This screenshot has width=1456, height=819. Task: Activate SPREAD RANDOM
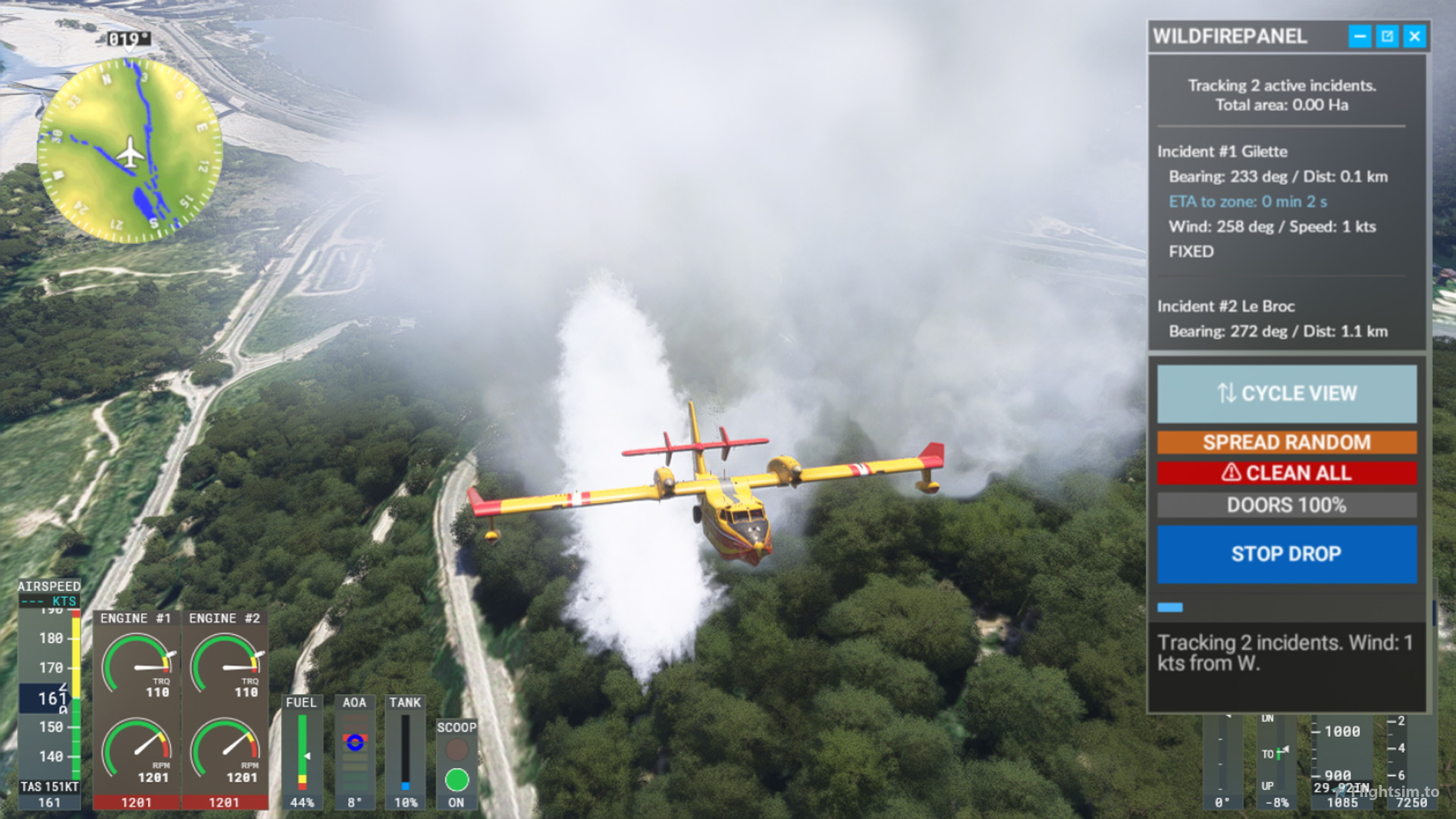click(x=1286, y=442)
